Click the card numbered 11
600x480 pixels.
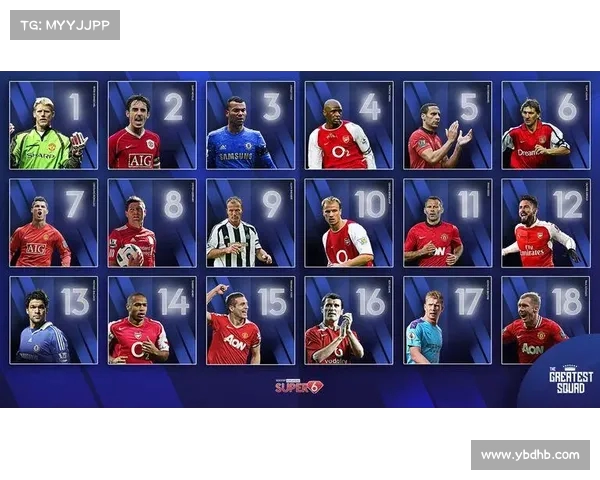coord(447,223)
